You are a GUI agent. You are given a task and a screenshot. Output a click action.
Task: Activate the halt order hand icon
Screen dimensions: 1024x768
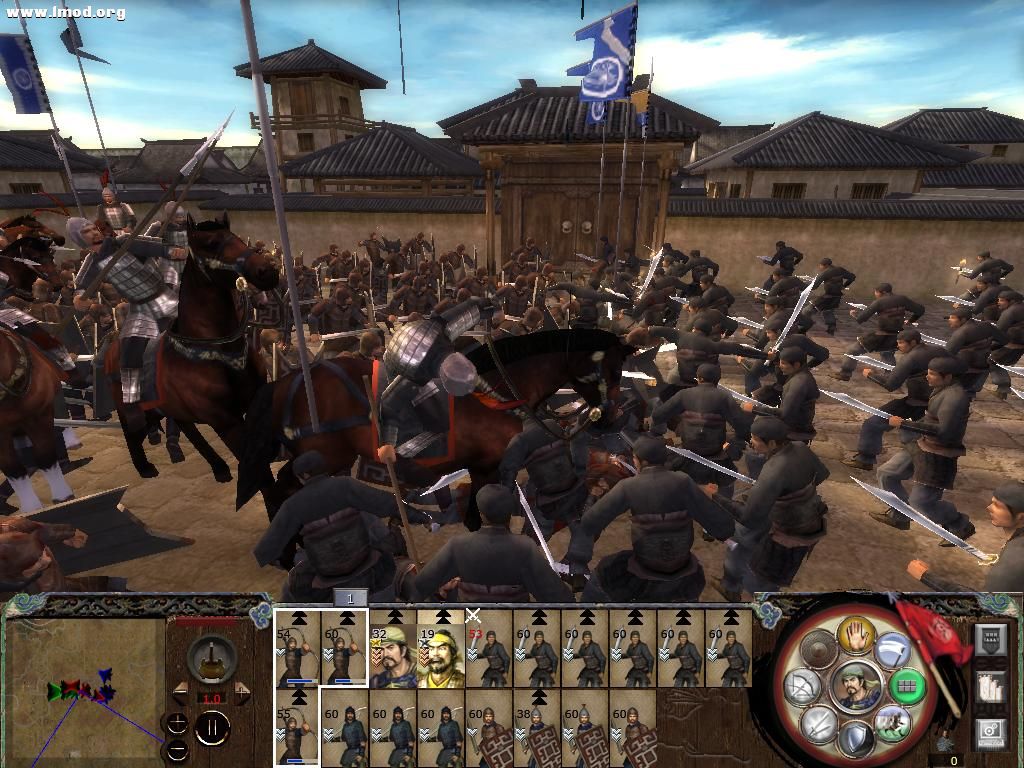(856, 634)
